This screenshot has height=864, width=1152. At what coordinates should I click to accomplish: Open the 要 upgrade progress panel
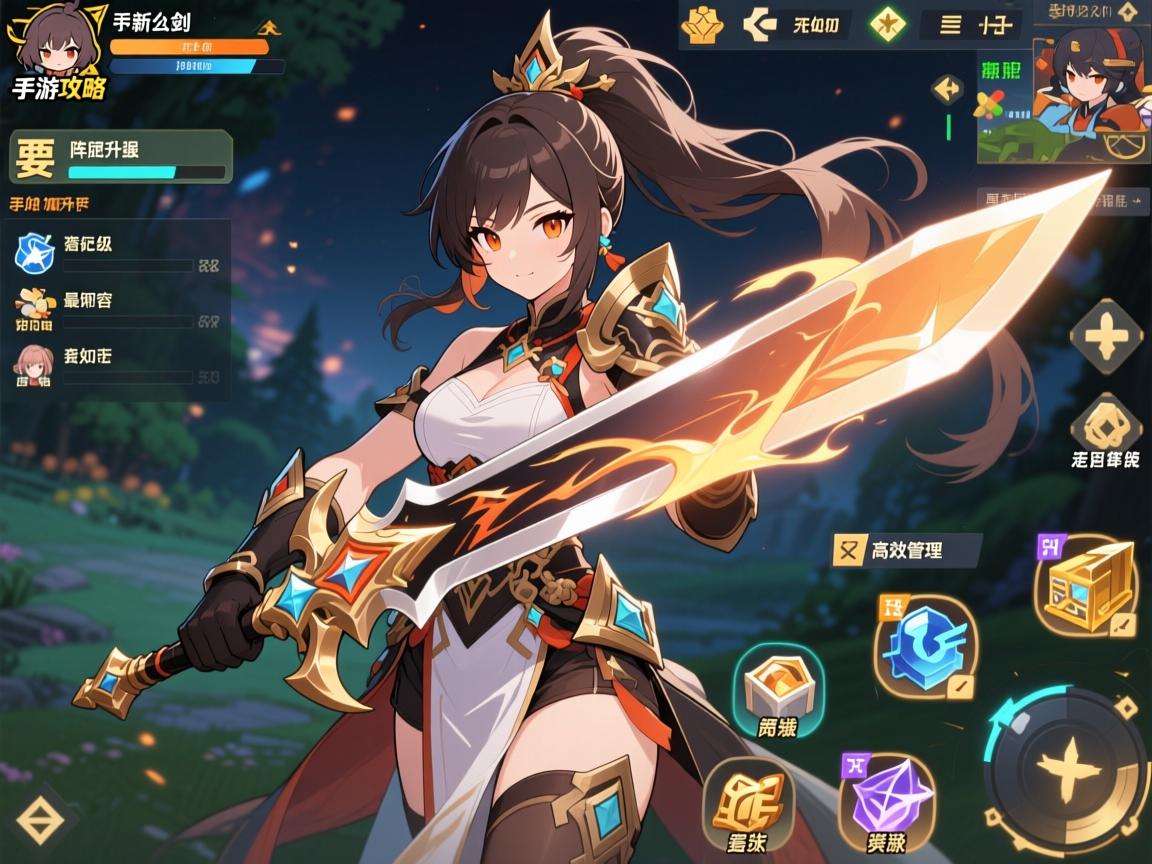[x=121, y=156]
